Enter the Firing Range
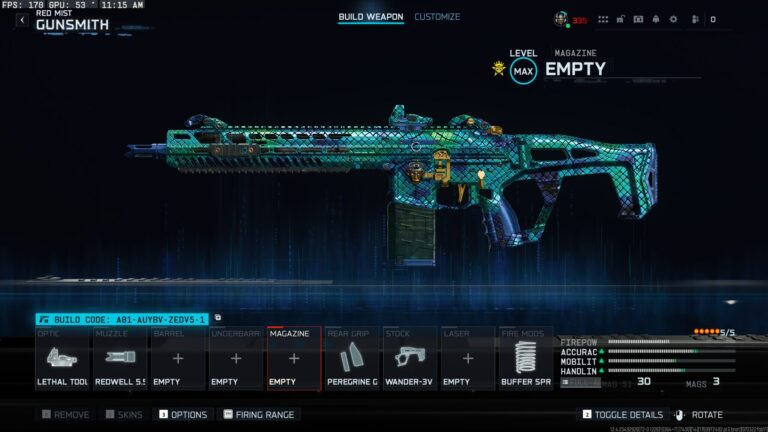768x432 pixels. coord(260,414)
